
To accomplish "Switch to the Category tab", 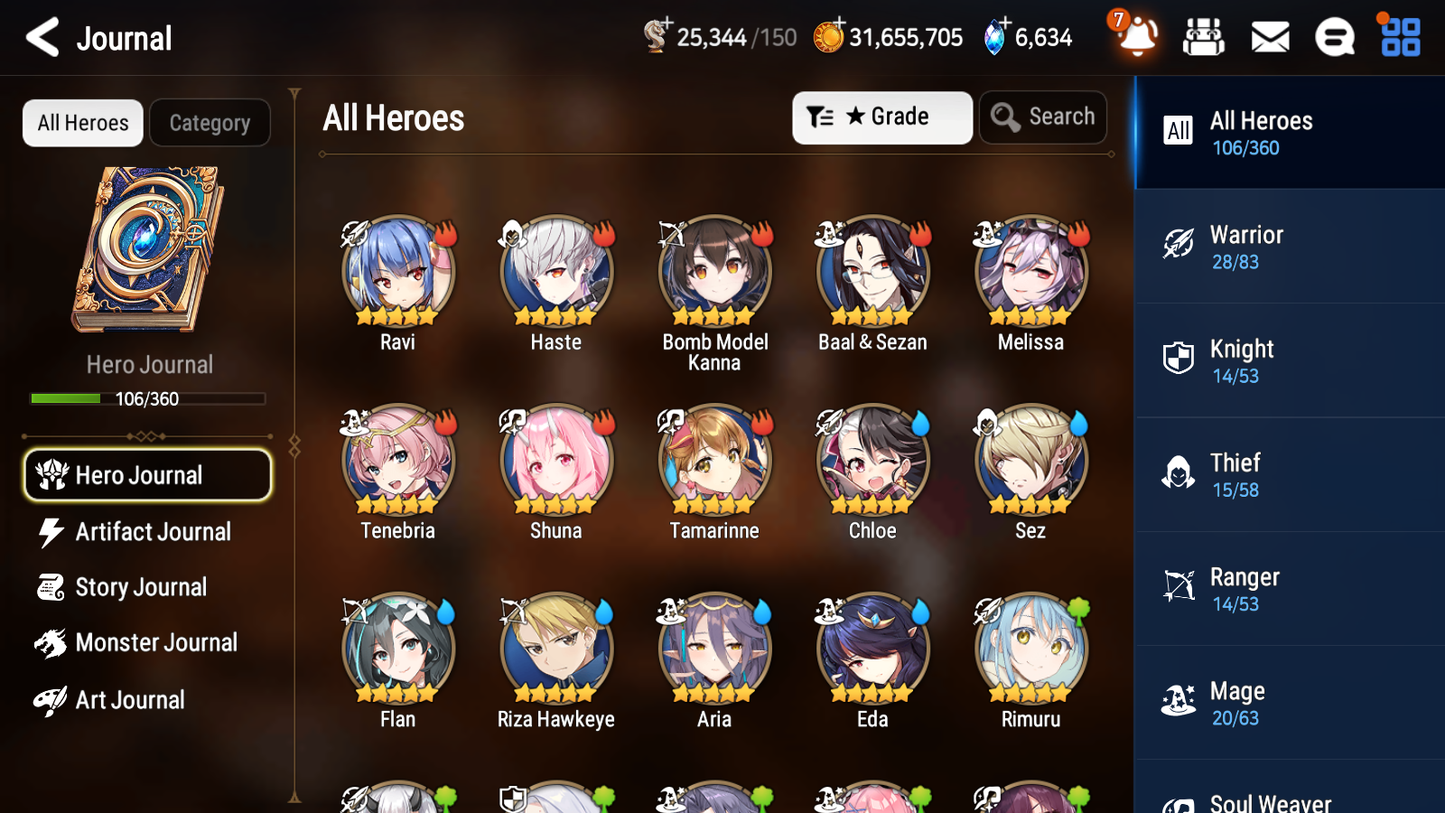I will [x=210, y=123].
